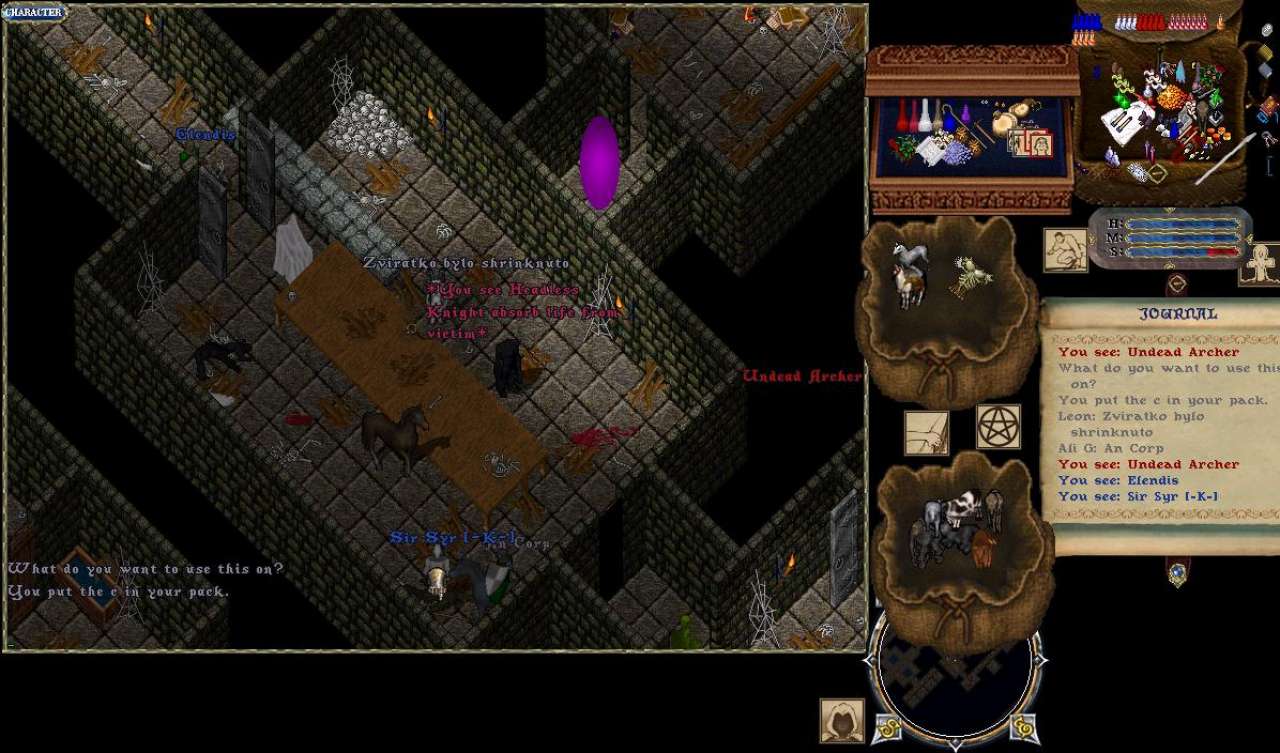Select the skeleton figure in upper pouch
This screenshot has height=753, width=1280.
pos(968,279)
